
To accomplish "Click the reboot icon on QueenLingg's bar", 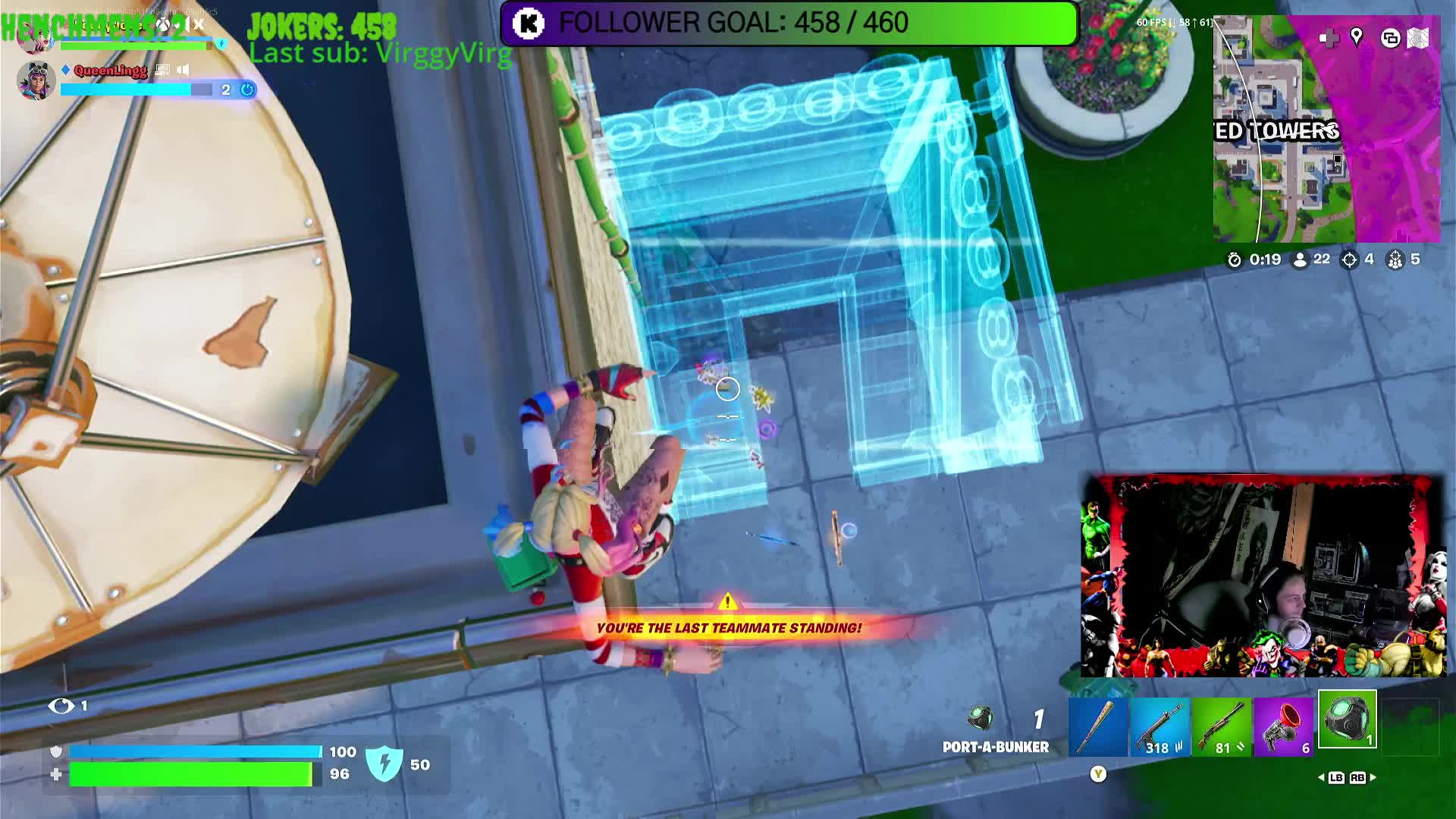I will click(247, 89).
